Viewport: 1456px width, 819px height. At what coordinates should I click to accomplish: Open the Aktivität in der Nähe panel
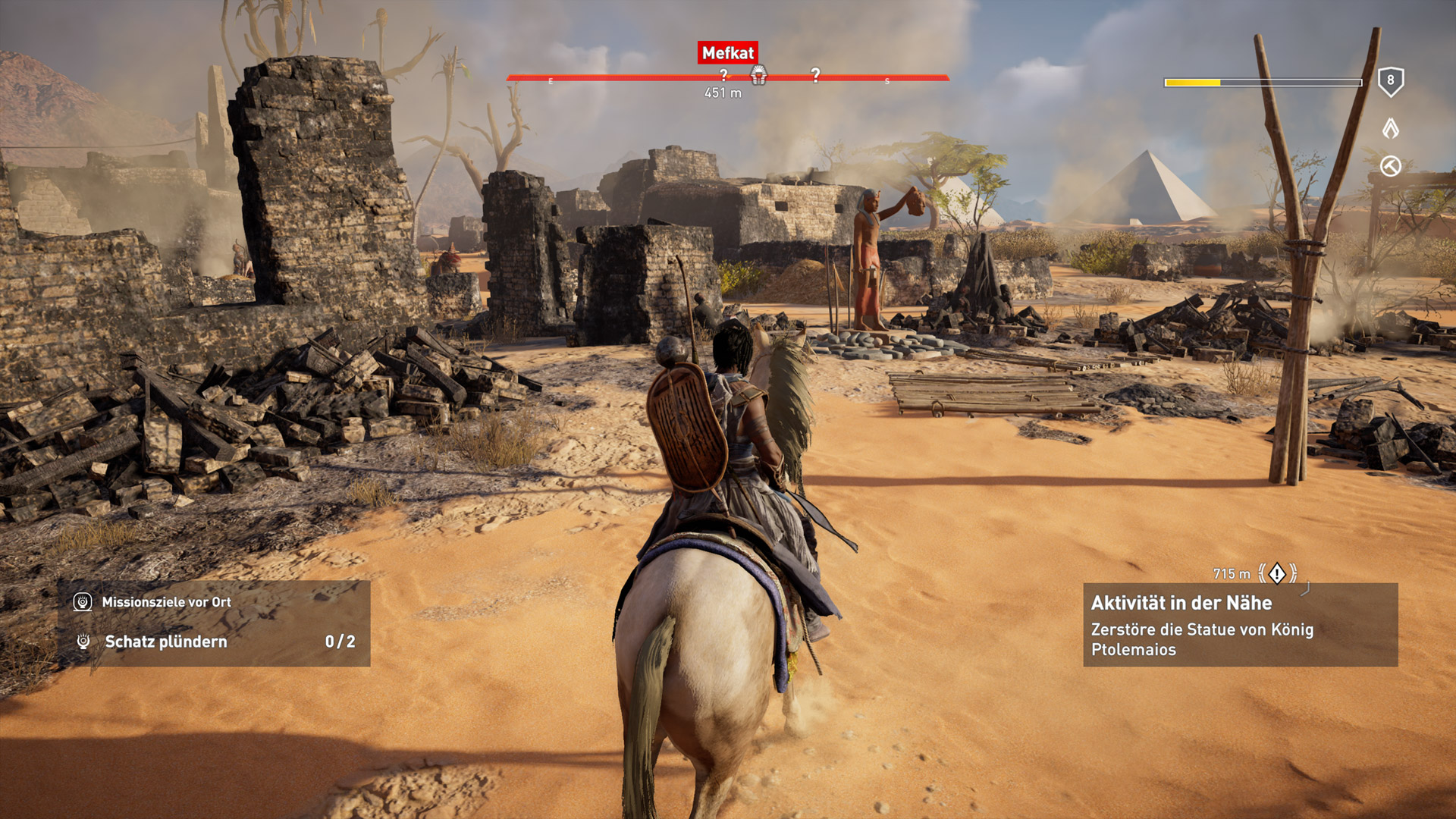1240,625
